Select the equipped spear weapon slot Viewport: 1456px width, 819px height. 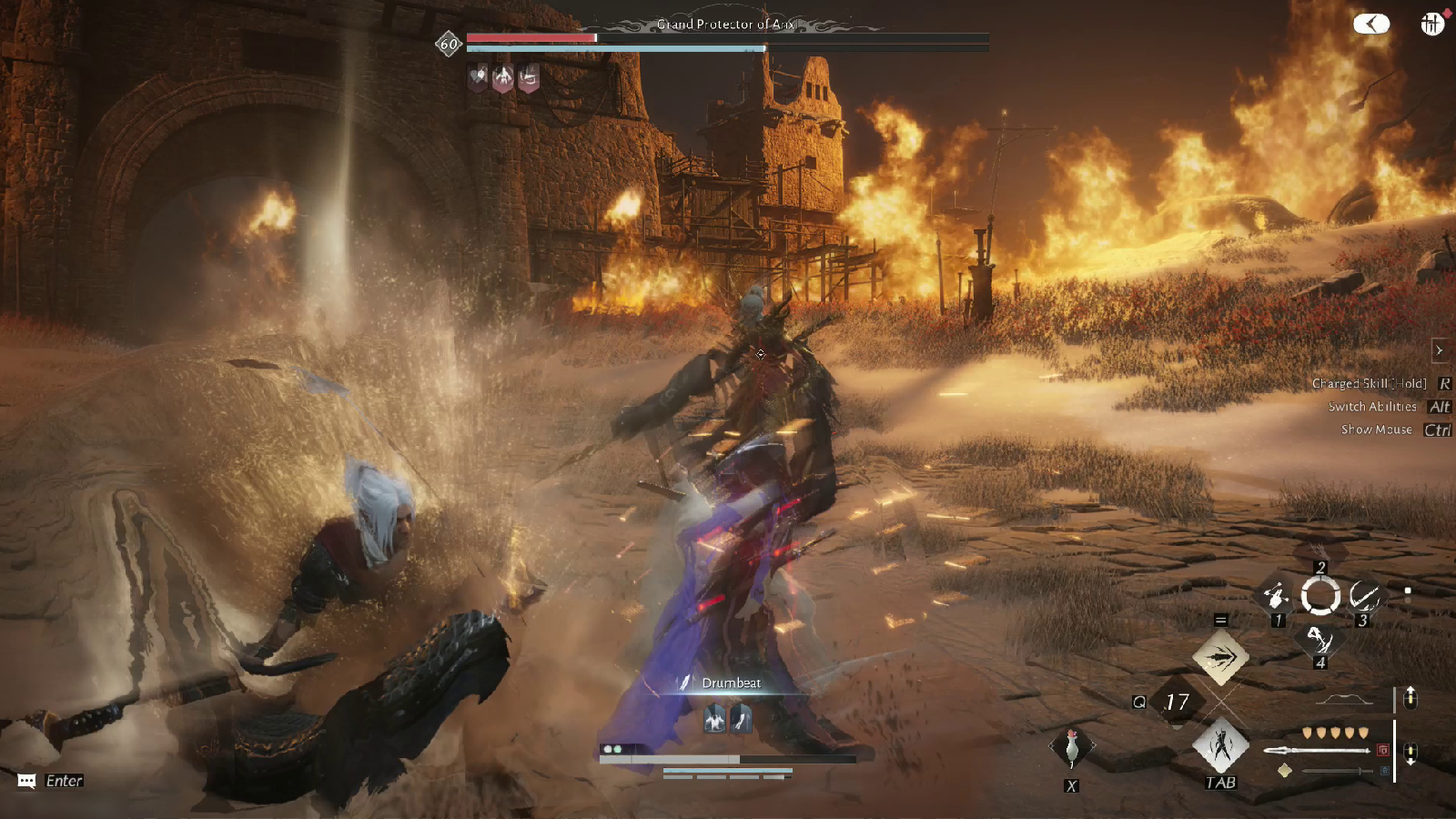click(1317, 751)
